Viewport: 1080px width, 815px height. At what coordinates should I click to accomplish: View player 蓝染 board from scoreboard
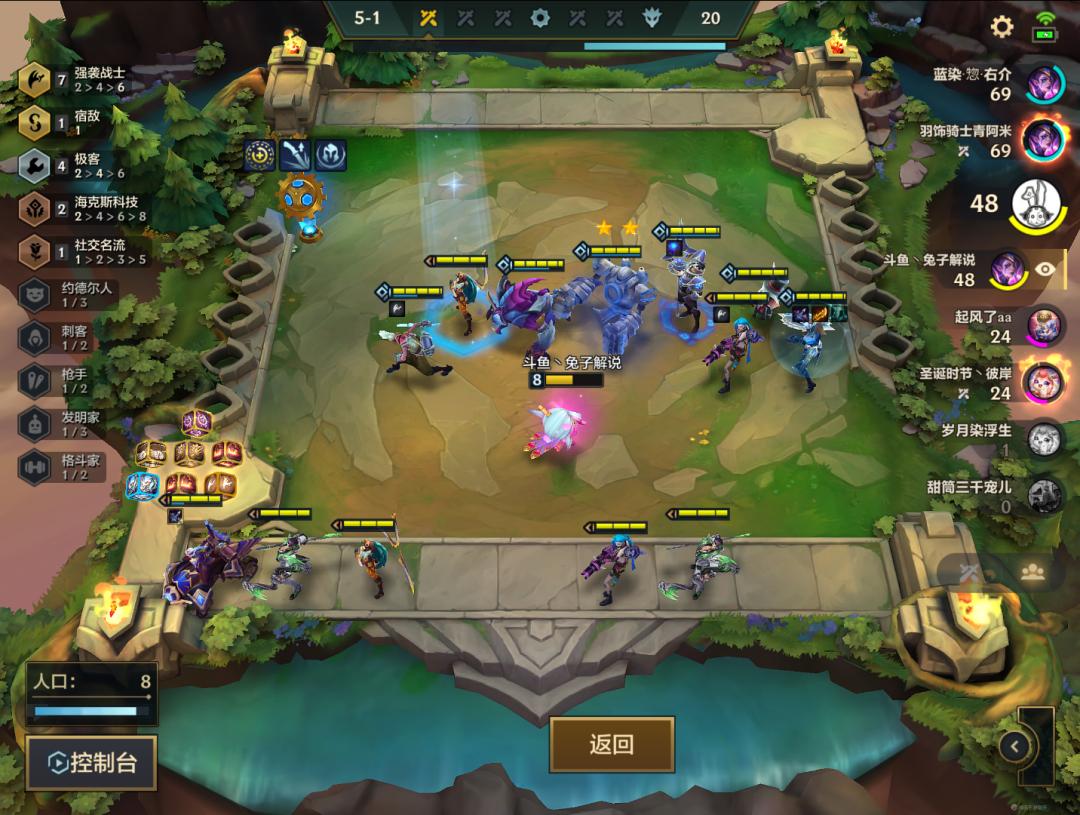coord(1044,83)
